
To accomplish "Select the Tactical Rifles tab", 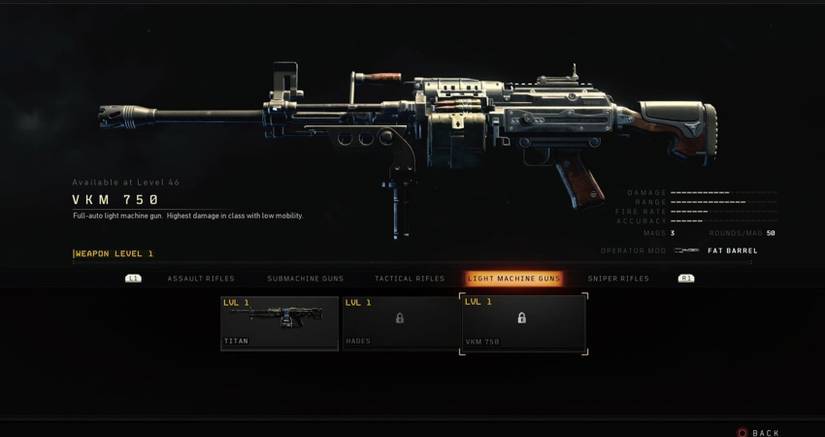I will tap(408, 278).
